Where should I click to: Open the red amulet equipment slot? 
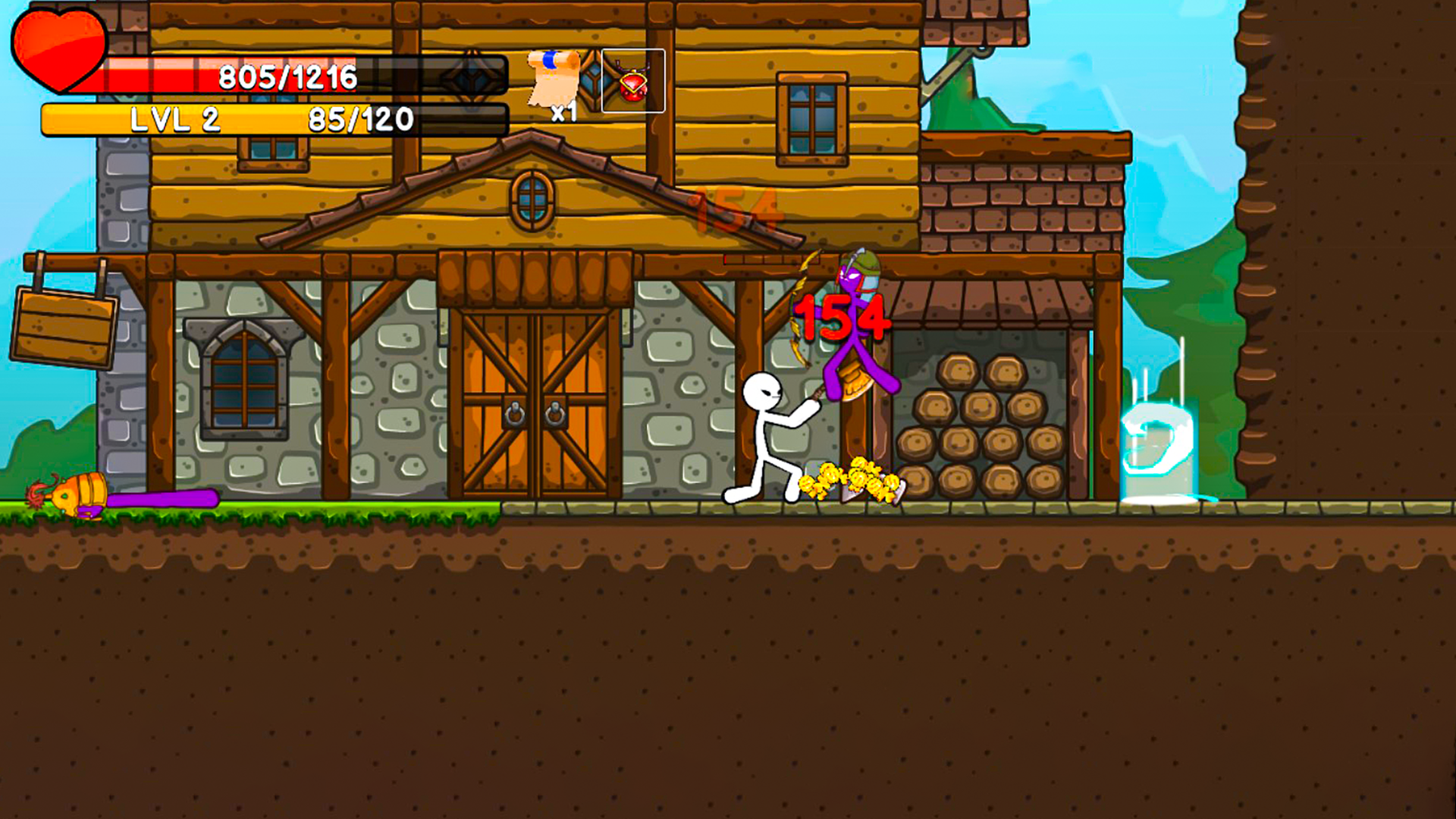pos(633,82)
